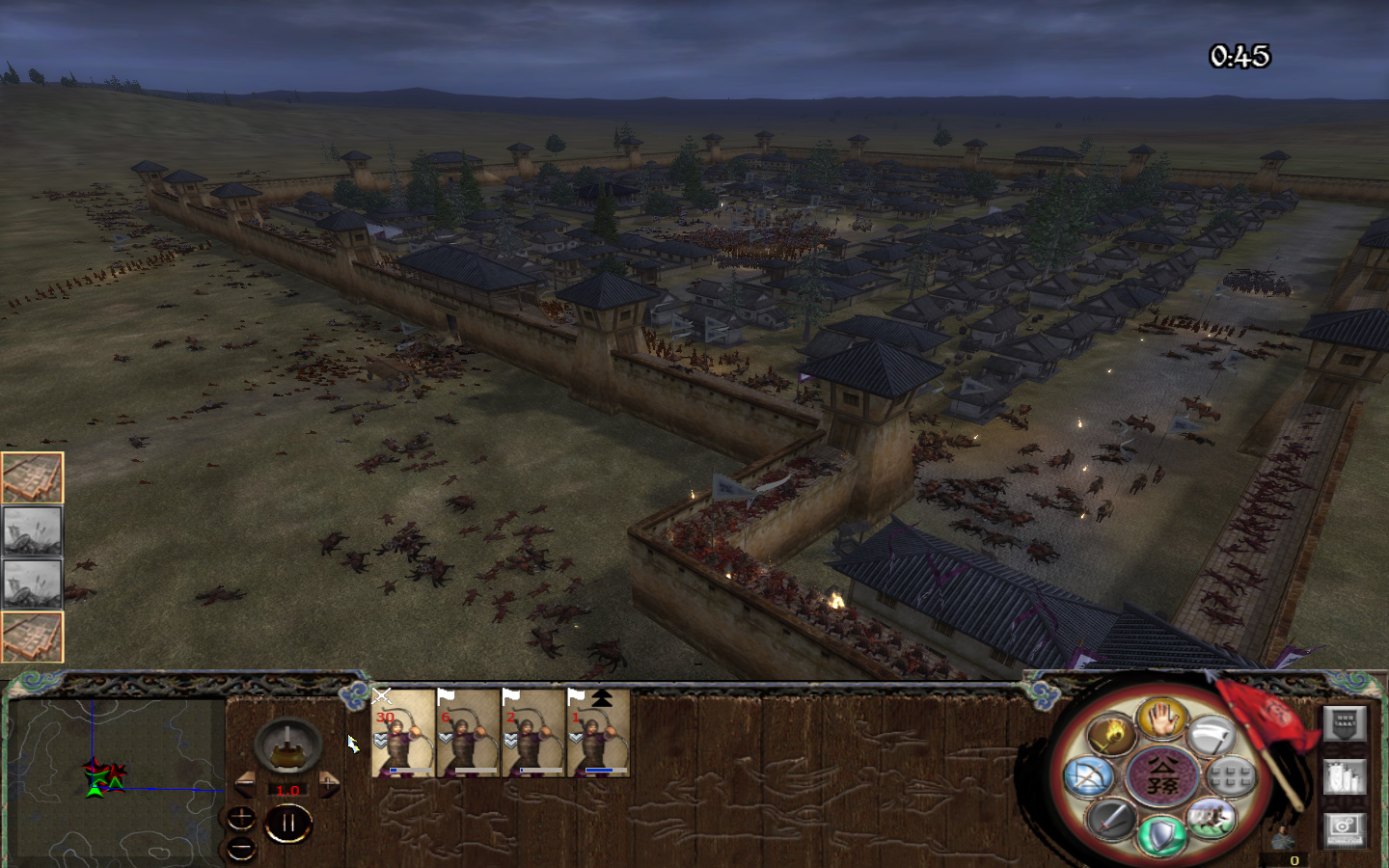Halt the selected unit using the hand icon

click(x=1162, y=721)
